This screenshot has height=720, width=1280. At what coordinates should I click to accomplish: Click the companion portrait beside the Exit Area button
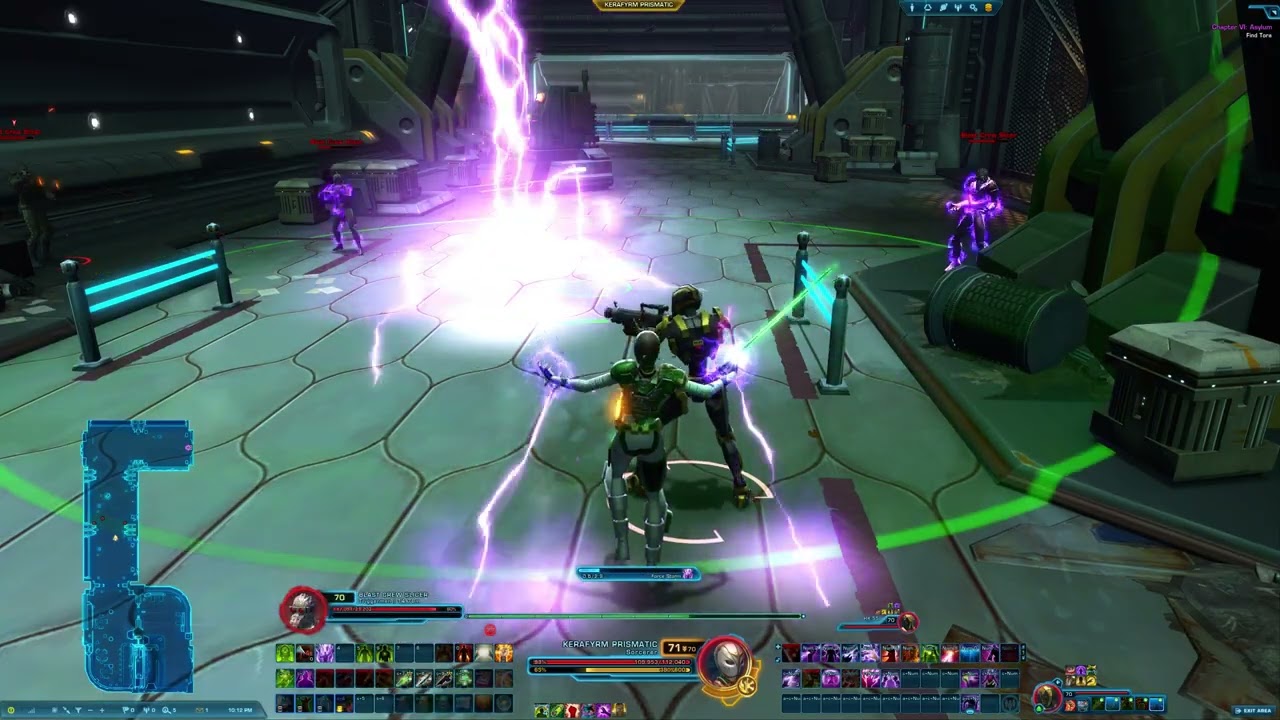(x=1047, y=696)
